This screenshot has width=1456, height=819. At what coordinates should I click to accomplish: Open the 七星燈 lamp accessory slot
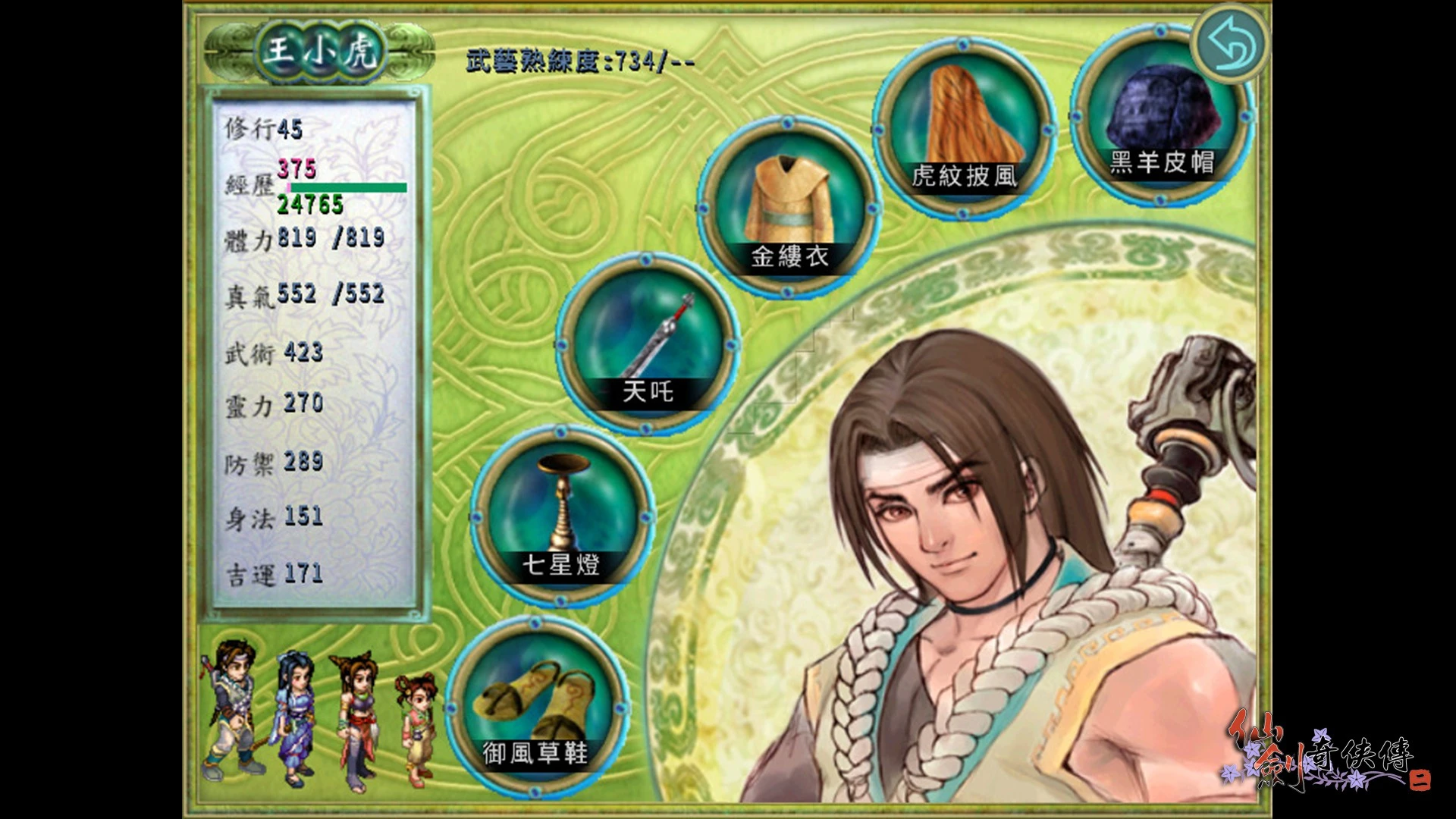(x=561, y=516)
